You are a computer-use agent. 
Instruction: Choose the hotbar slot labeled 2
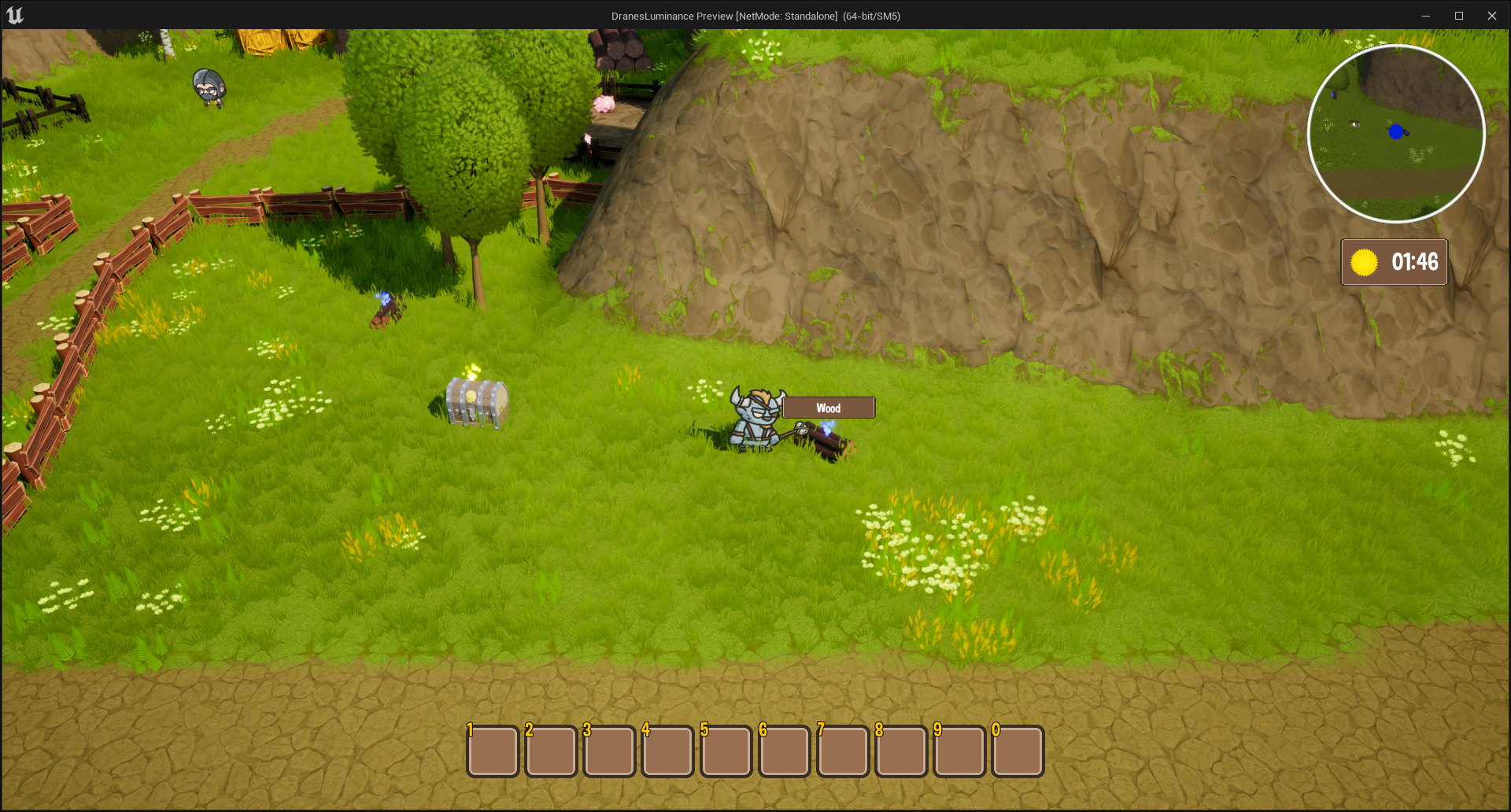(551, 751)
